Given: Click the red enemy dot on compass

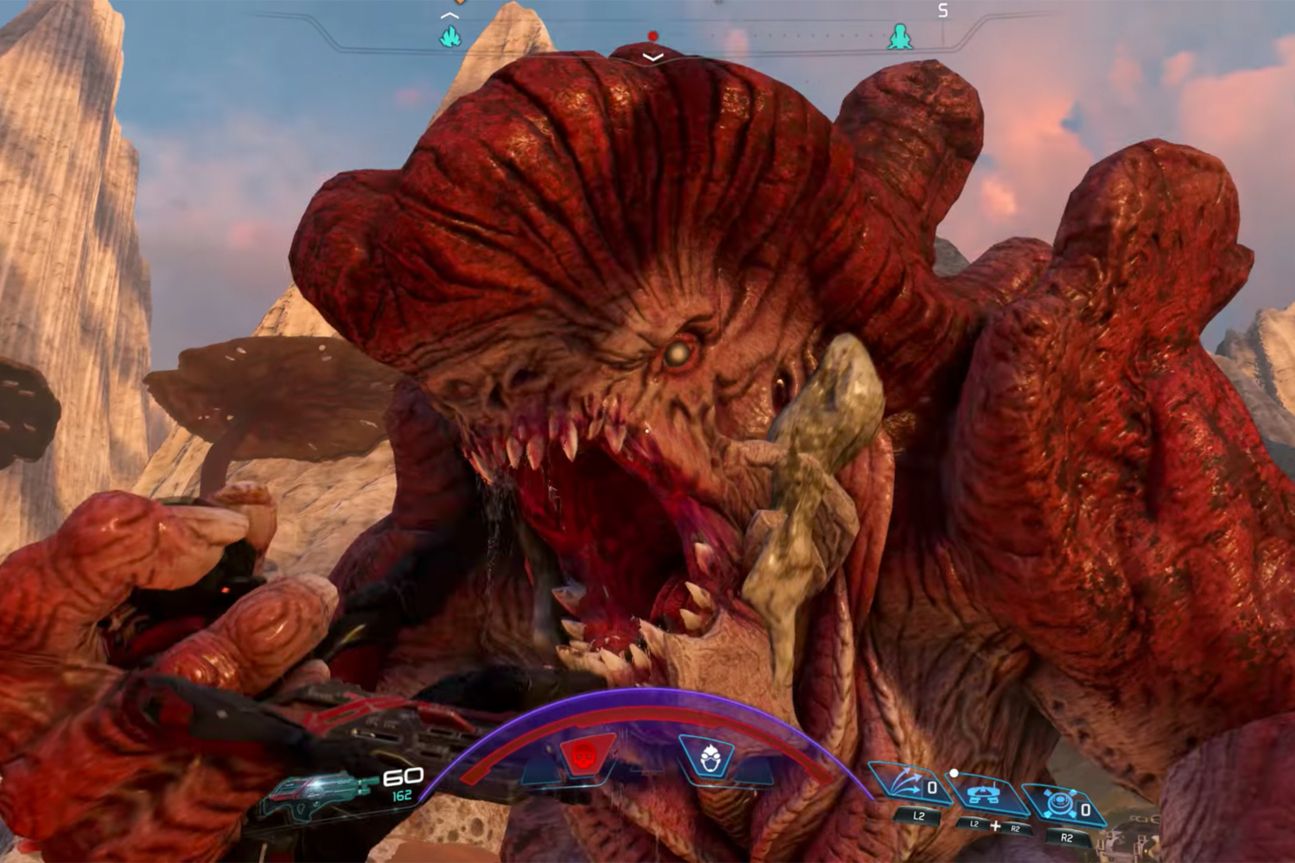Looking at the screenshot, I should [653, 36].
